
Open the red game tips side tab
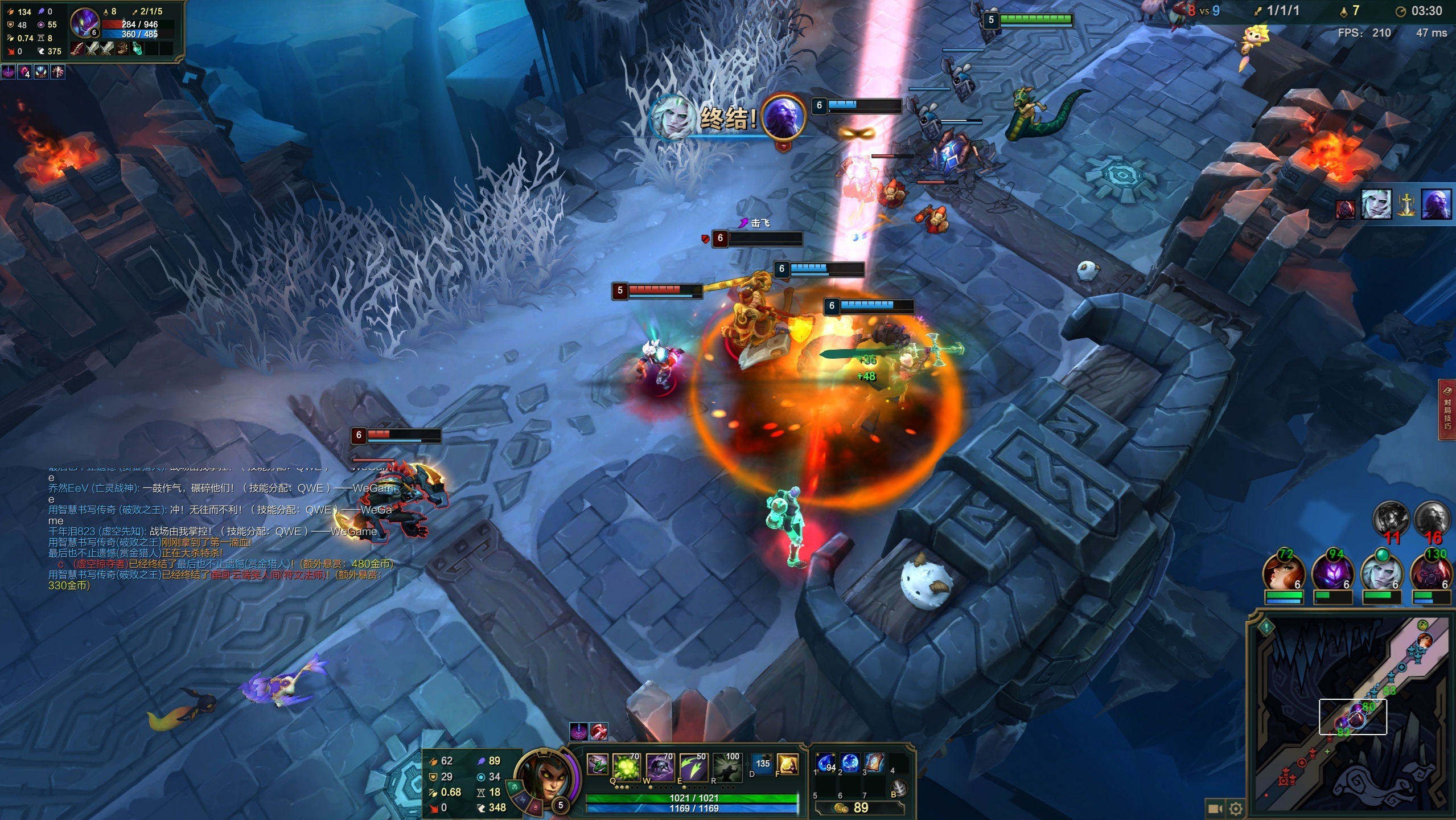1447,409
